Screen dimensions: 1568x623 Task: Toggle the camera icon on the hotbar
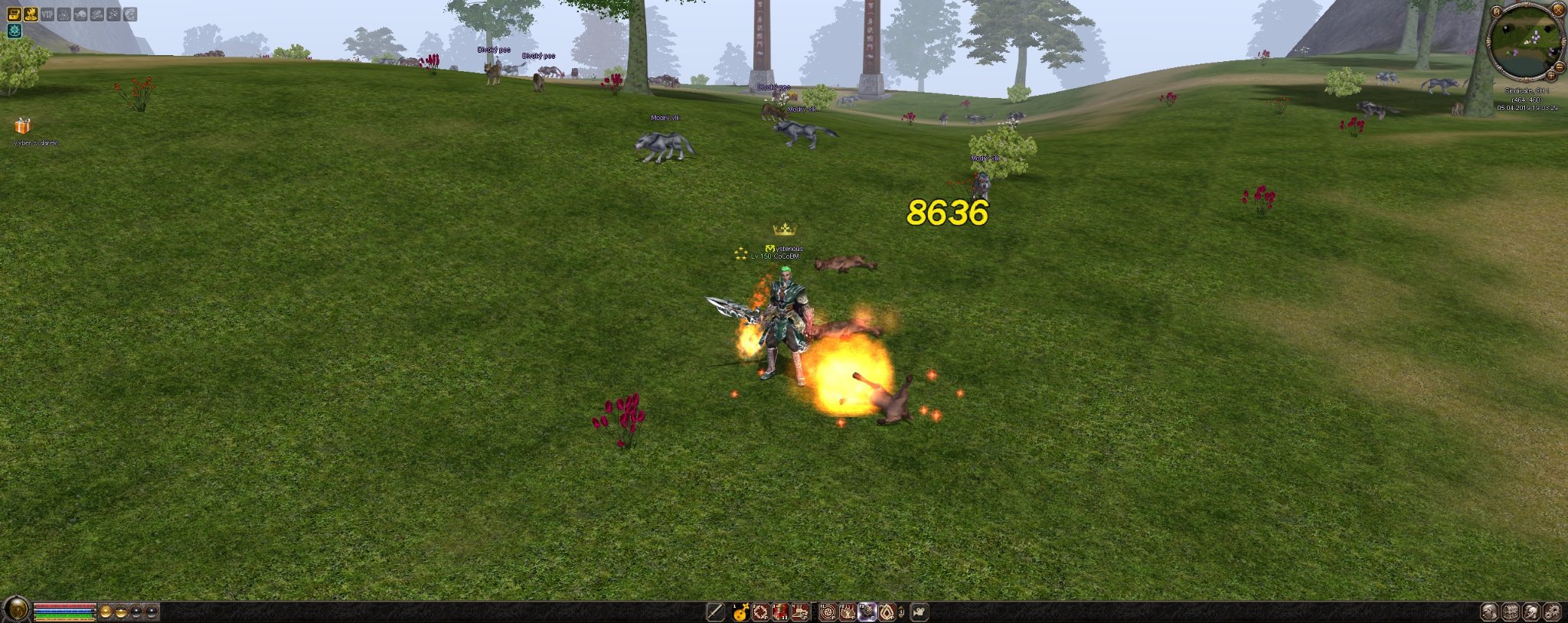coord(920,612)
